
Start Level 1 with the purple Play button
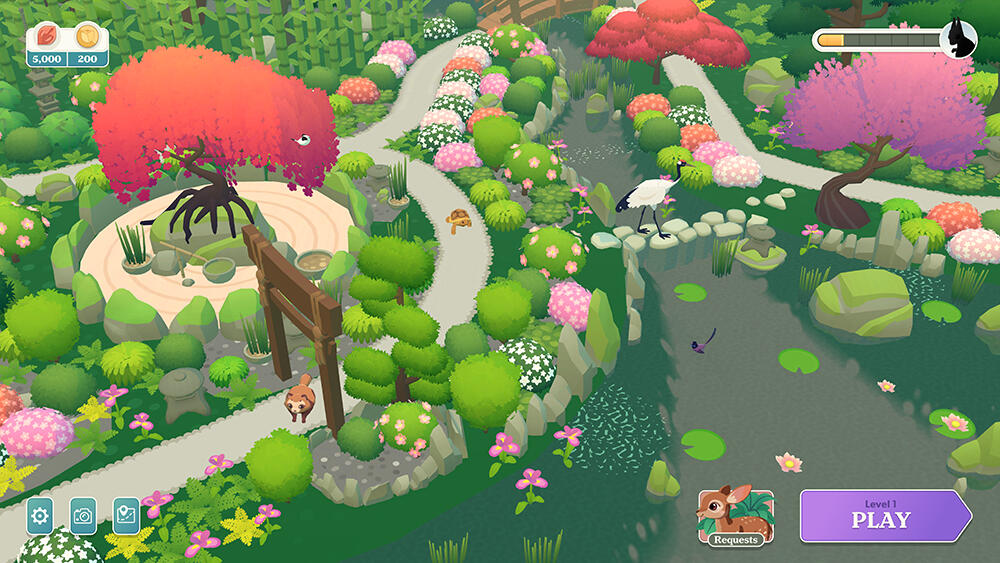tap(882, 516)
